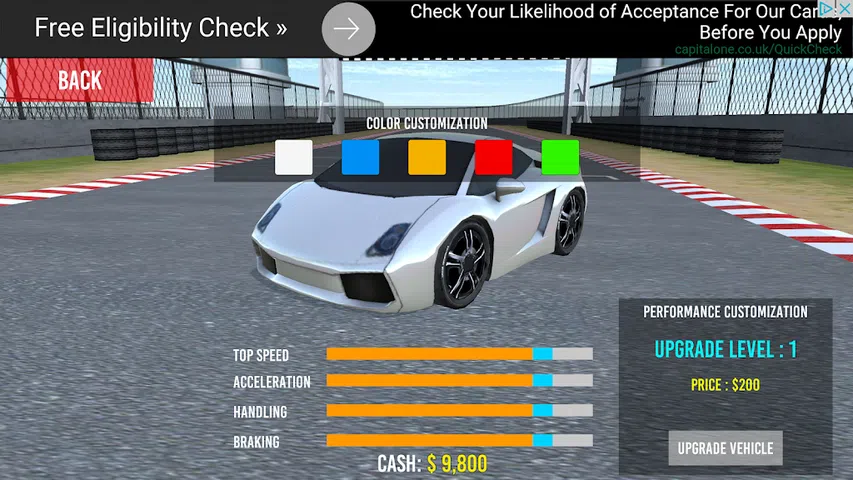Image resolution: width=853 pixels, height=480 pixels.
Task: Apply the red color swatch
Action: click(493, 157)
